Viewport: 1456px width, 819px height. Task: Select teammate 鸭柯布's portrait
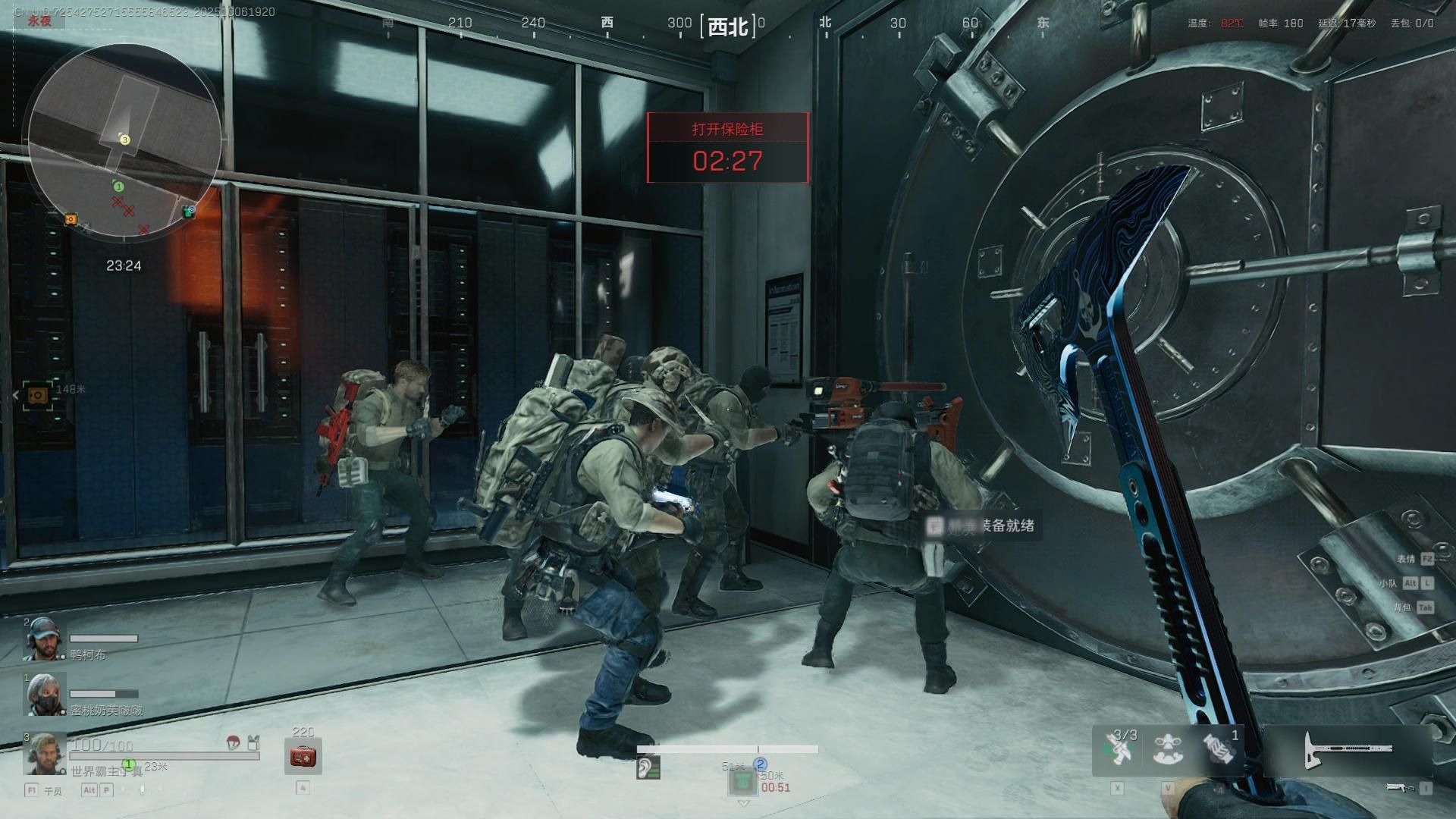tap(44, 639)
